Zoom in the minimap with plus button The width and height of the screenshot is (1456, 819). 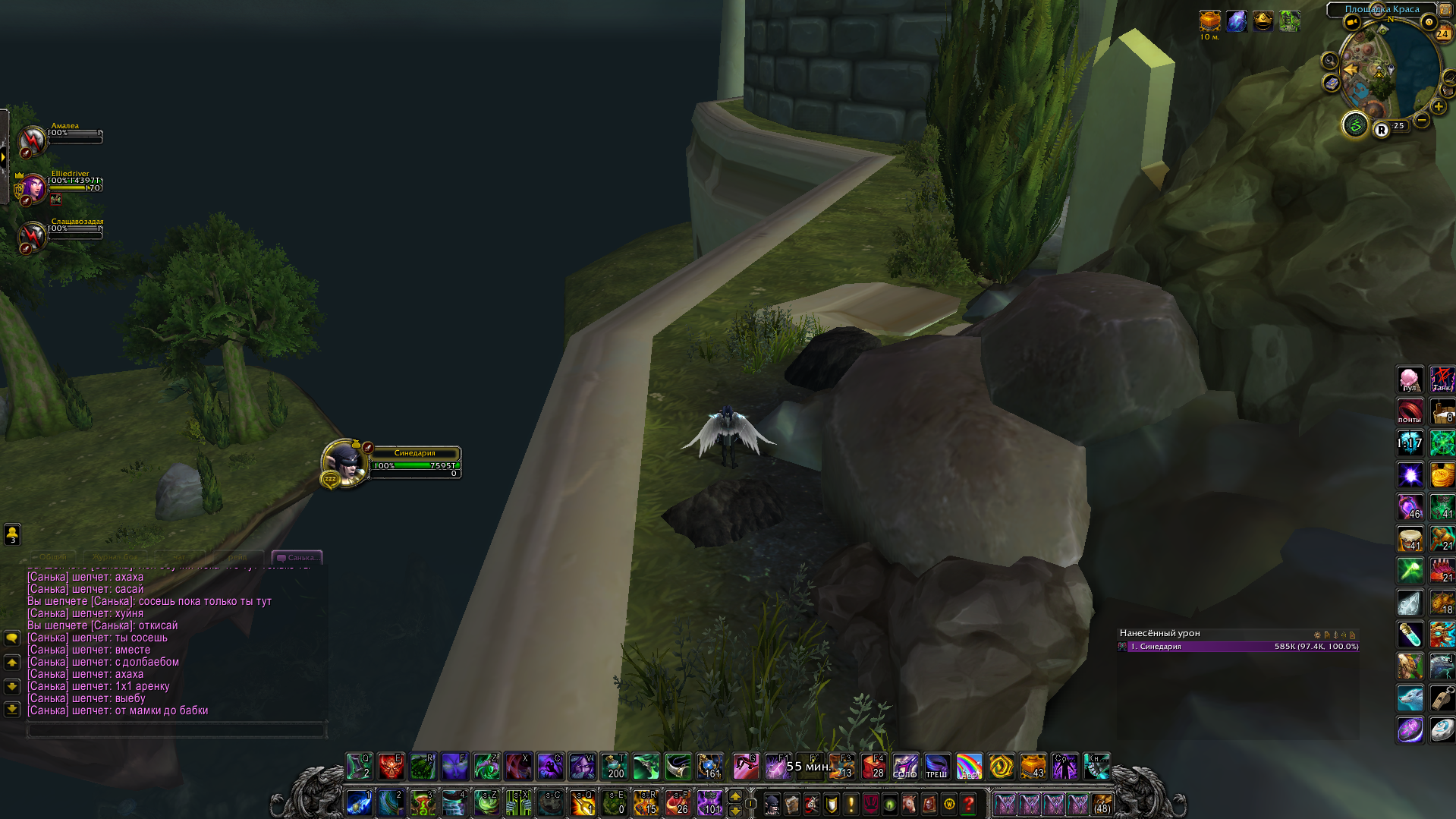pyautogui.click(x=1439, y=107)
